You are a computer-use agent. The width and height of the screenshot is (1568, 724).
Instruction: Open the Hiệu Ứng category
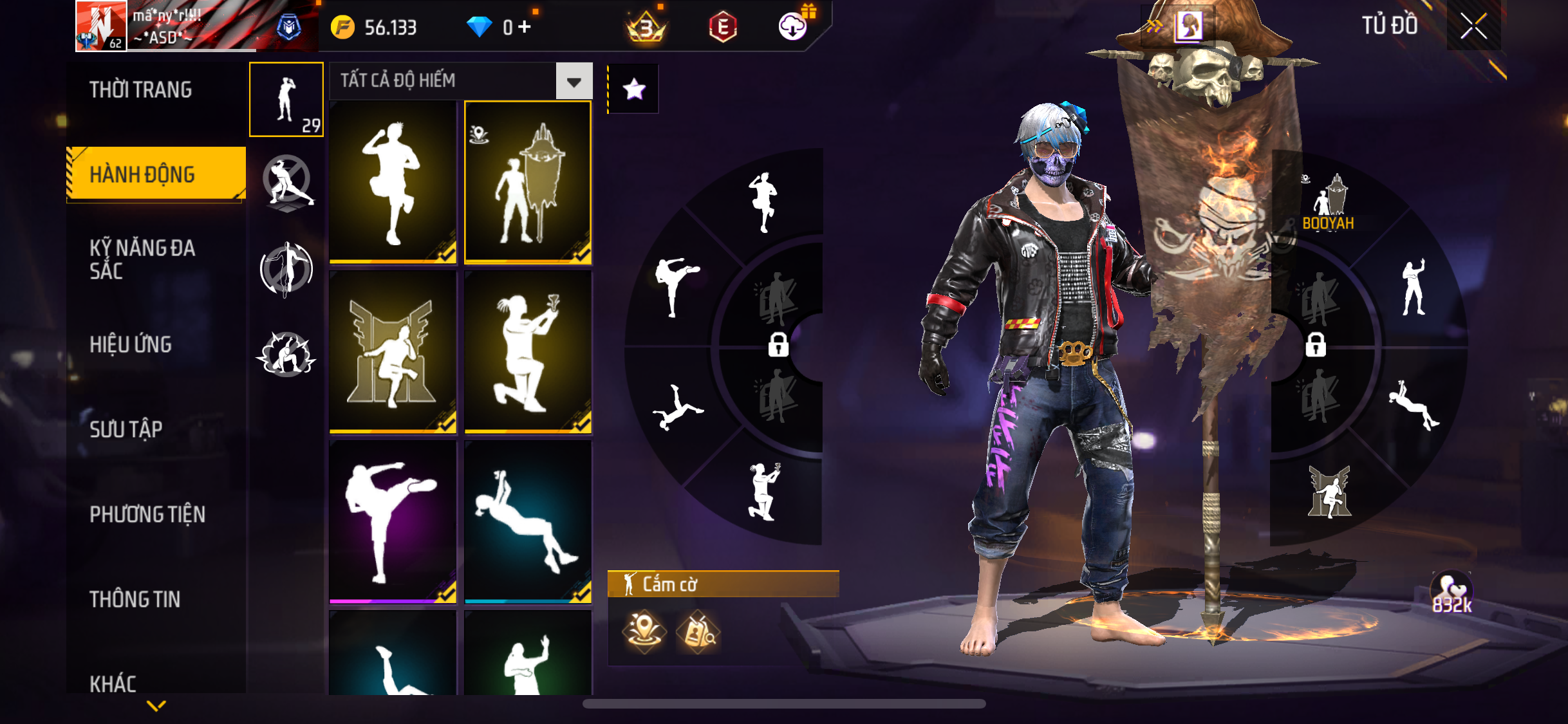131,344
